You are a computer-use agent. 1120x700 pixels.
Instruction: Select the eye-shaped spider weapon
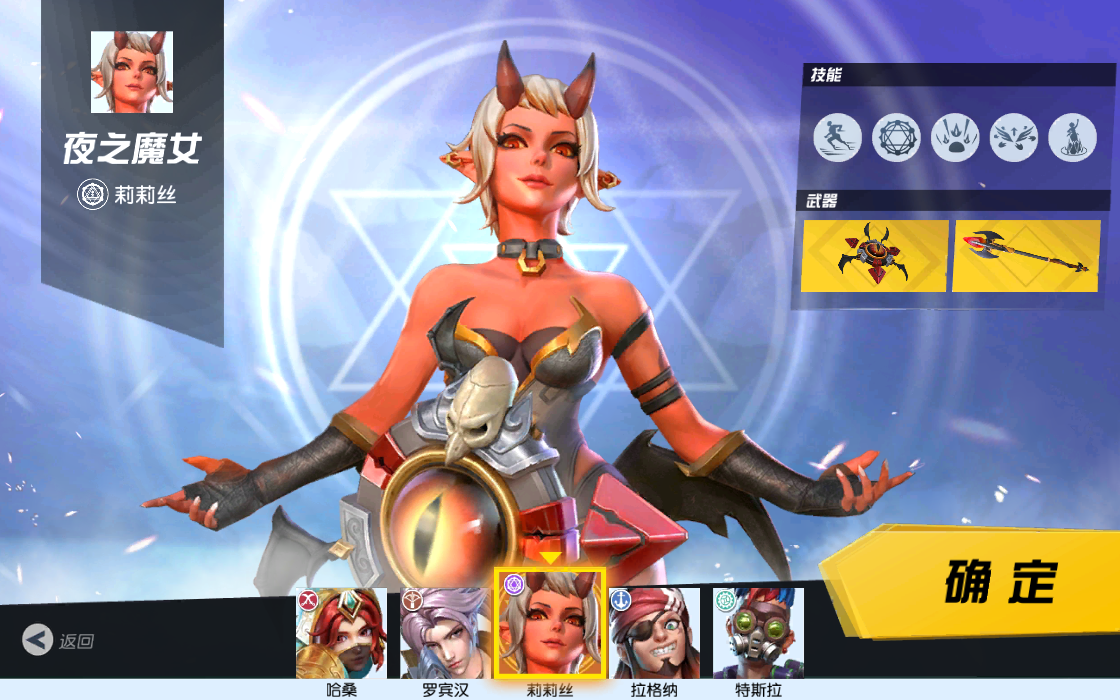875,256
